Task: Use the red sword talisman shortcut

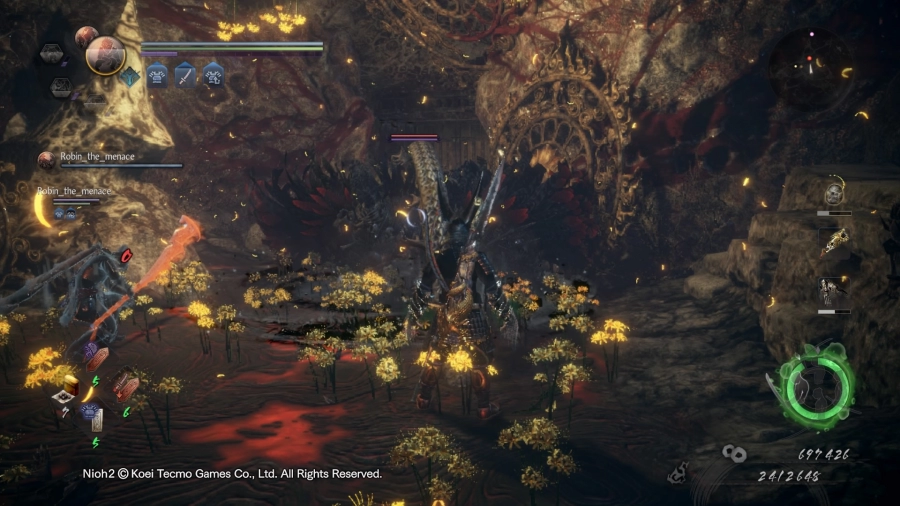Action: pyautogui.click(x=126, y=384)
